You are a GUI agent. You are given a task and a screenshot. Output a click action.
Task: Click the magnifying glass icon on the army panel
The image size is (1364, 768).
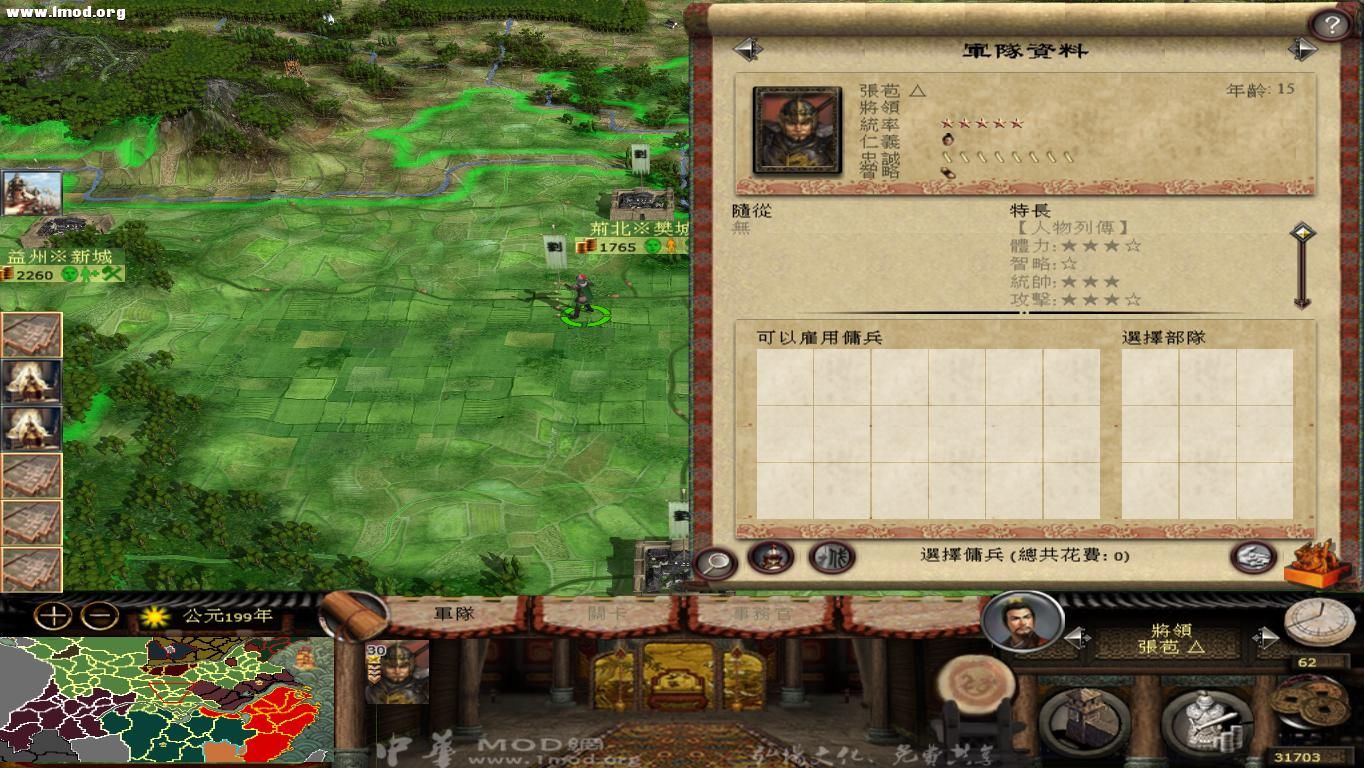point(712,560)
